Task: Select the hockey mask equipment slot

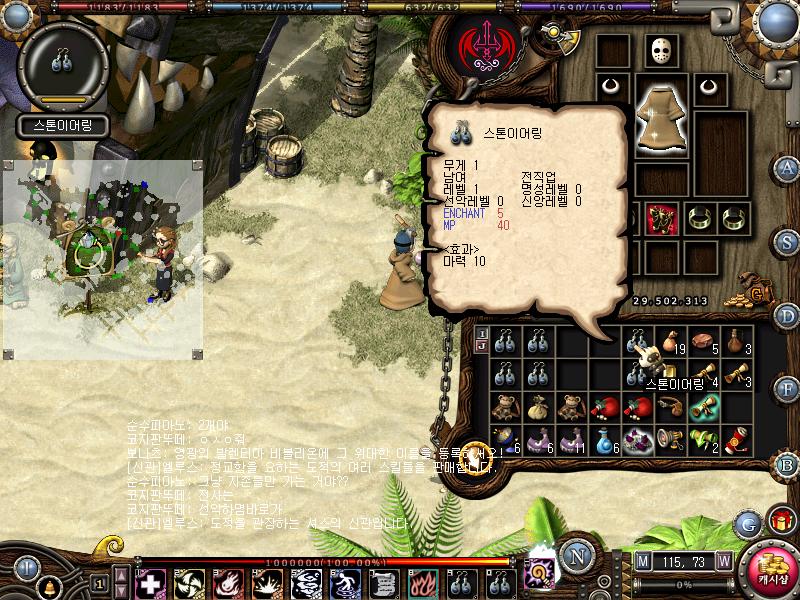Action: coord(660,51)
